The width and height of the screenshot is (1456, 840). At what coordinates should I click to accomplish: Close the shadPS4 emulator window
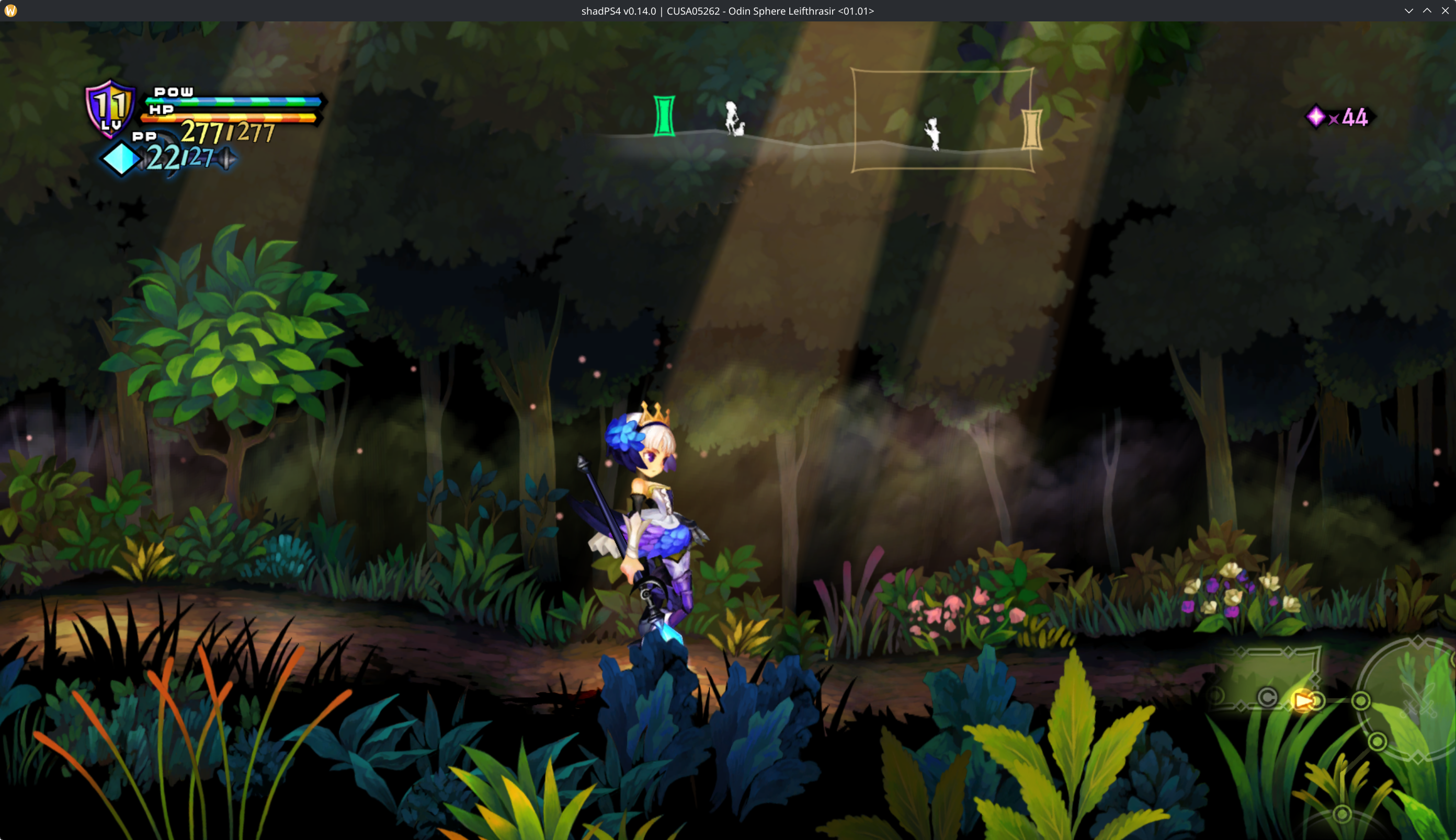click(x=1445, y=11)
